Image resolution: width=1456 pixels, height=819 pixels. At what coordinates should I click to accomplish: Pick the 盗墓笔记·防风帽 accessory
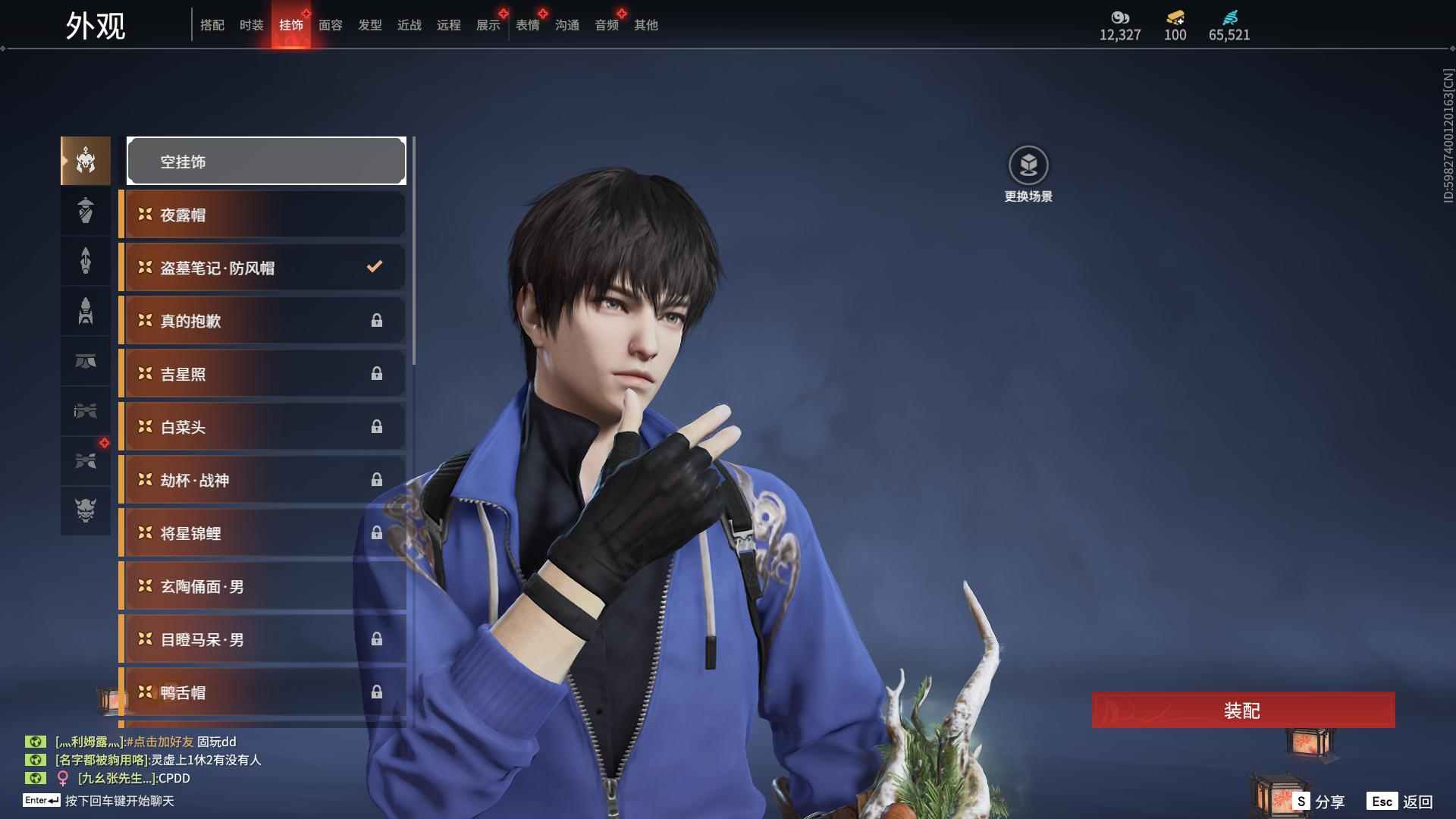point(262,268)
